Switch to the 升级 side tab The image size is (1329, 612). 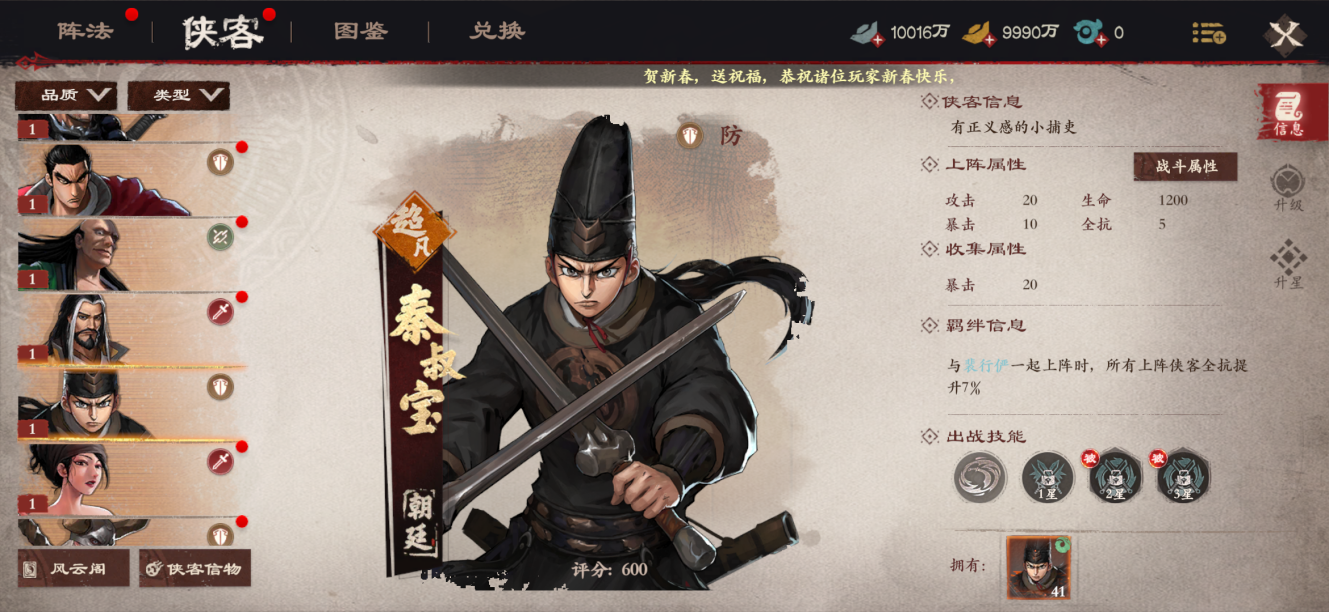click(x=1288, y=187)
